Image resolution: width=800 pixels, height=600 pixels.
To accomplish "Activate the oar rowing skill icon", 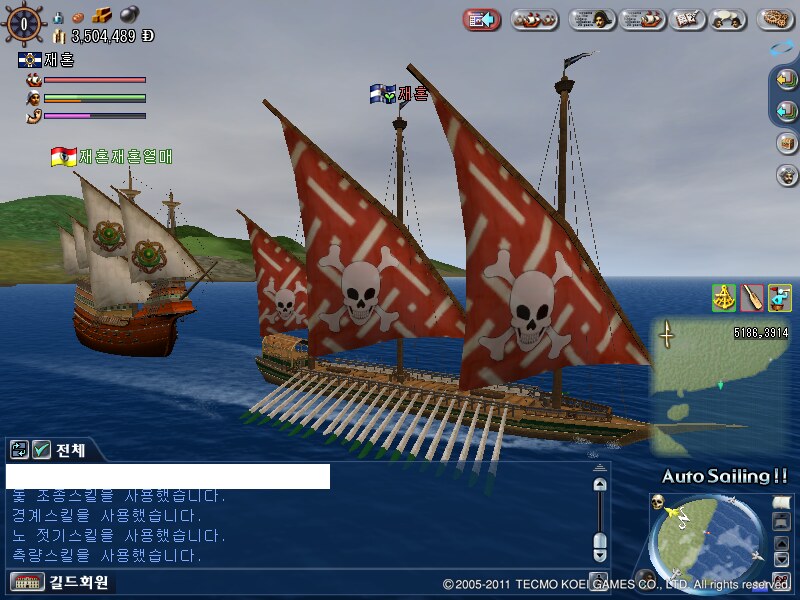I will (x=752, y=297).
